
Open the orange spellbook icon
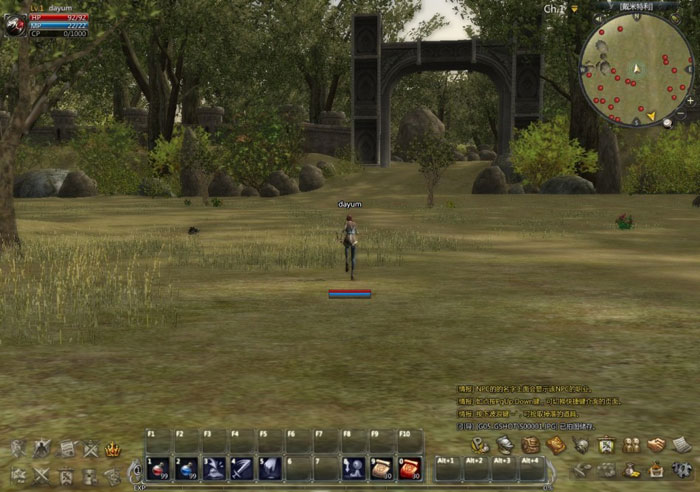[x=556, y=445]
